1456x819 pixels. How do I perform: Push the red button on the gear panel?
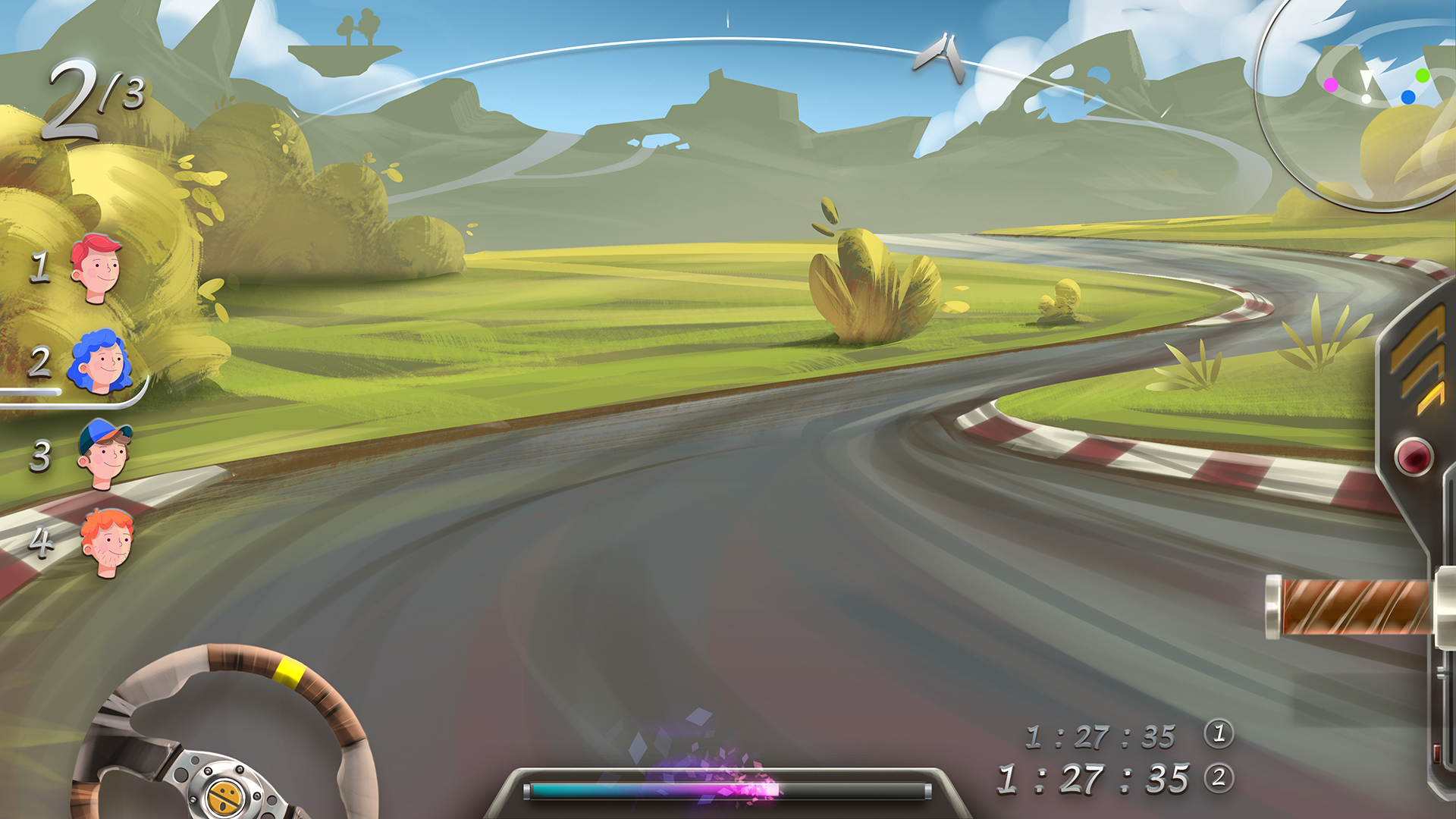click(1414, 457)
